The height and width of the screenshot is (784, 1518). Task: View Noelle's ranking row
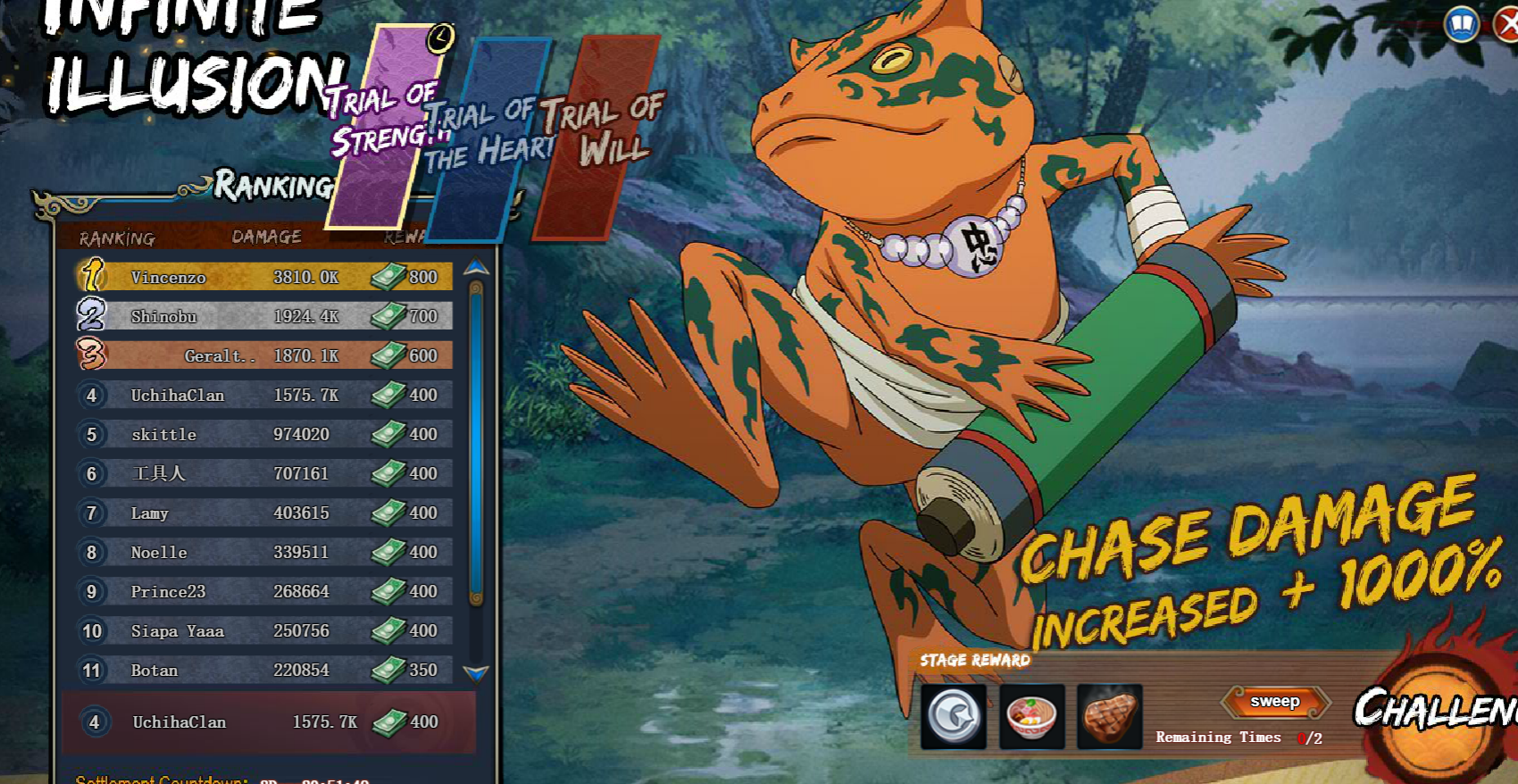click(264, 552)
